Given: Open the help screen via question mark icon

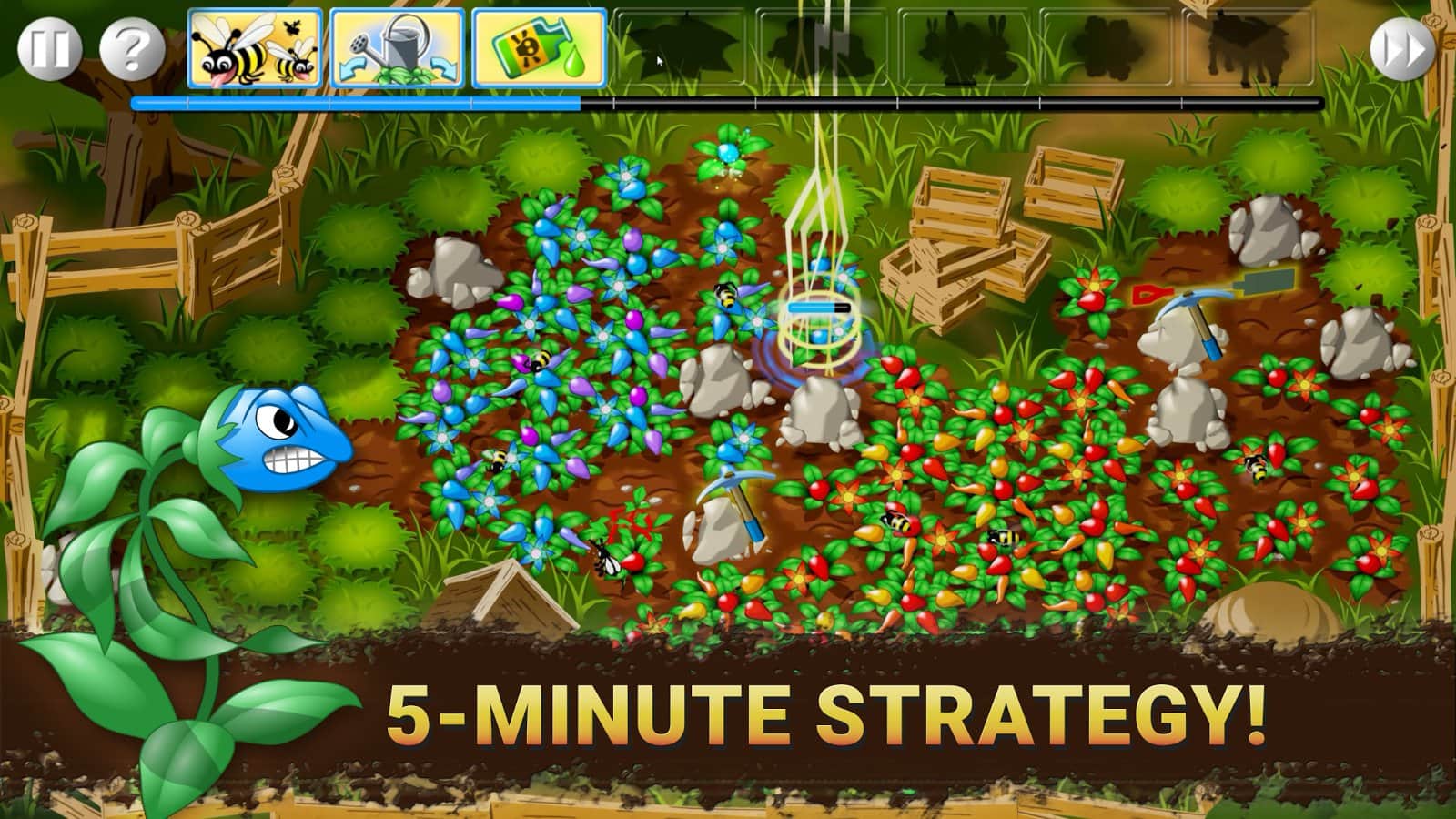Looking at the screenshot, I should pyautogui.click(x=130, y=47).
